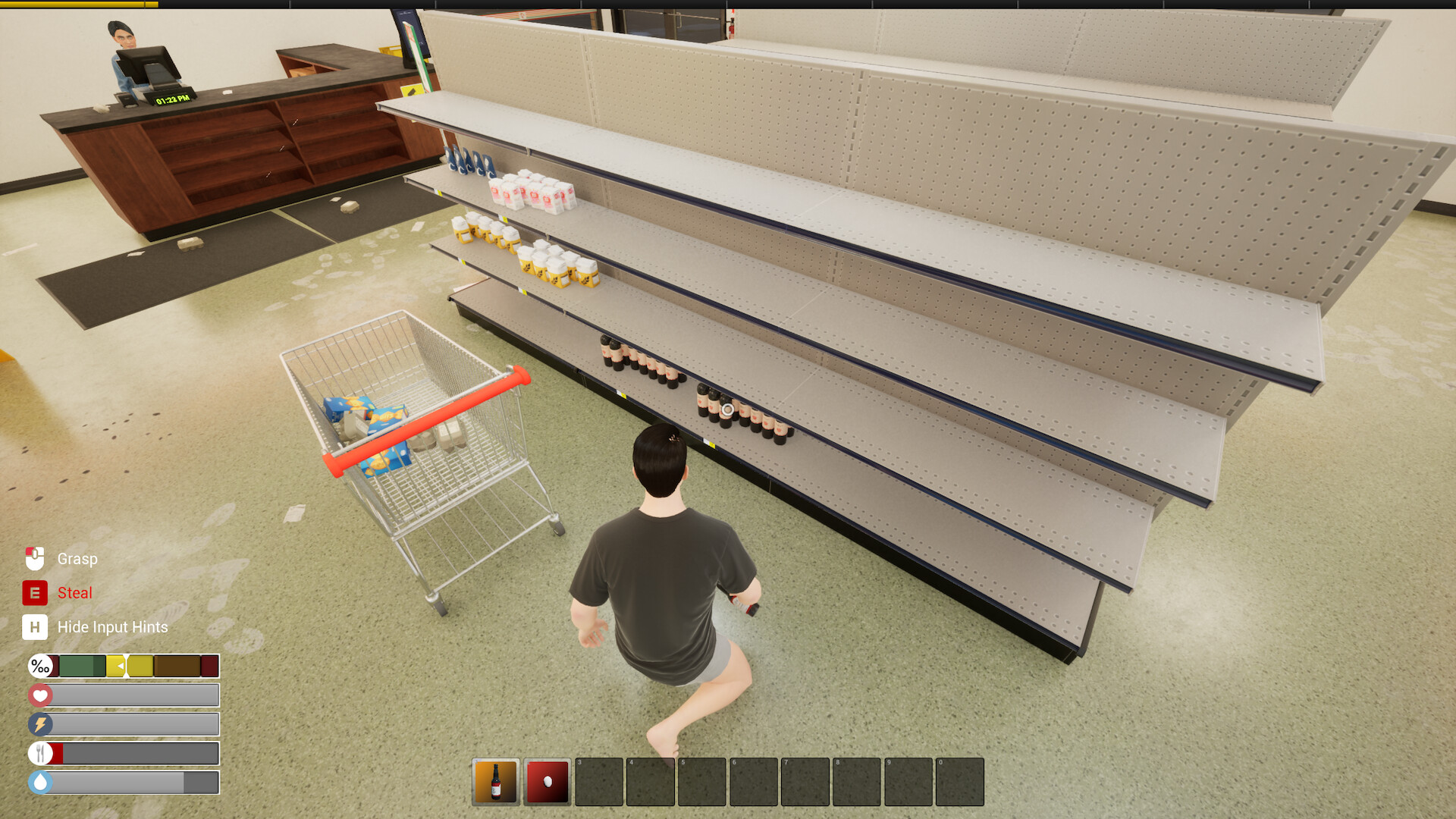1456x819 pixels.
Task: Click the red segment of the hunger bar
Action: pyautogui.click(x=58, y=753)
